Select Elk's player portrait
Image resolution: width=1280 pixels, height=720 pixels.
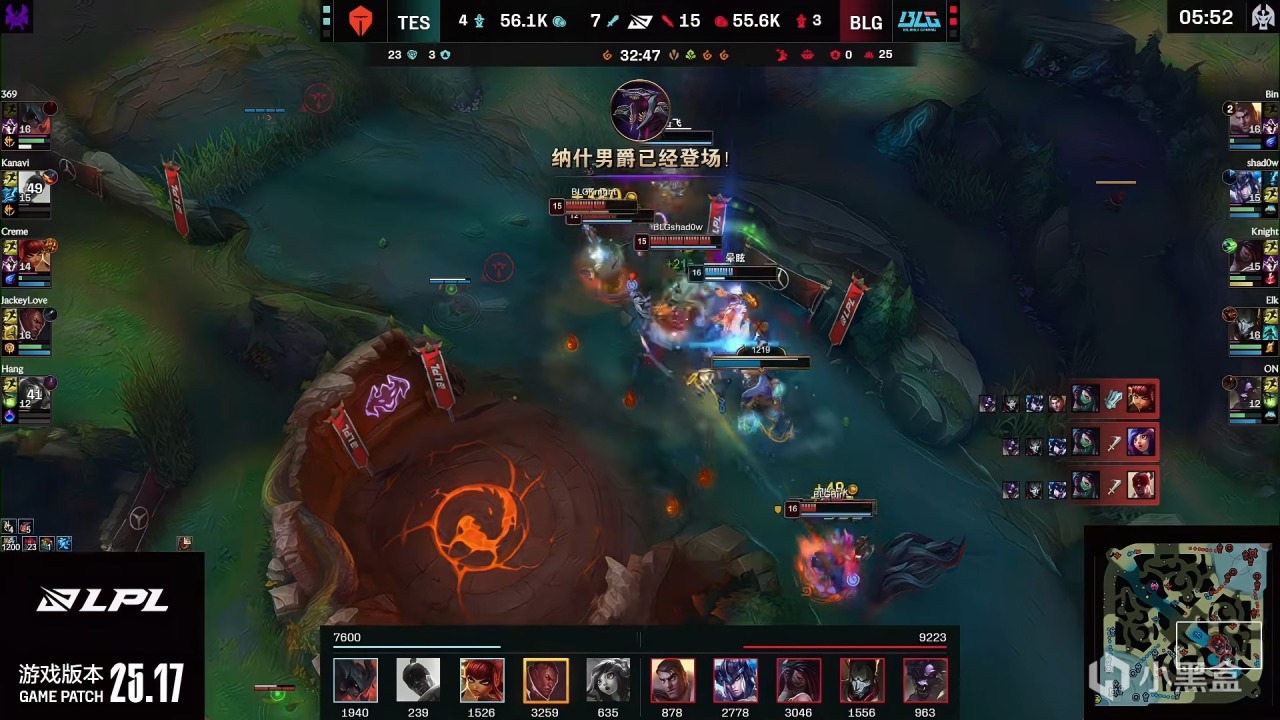pyautogui.click(x=1246, y=325)
